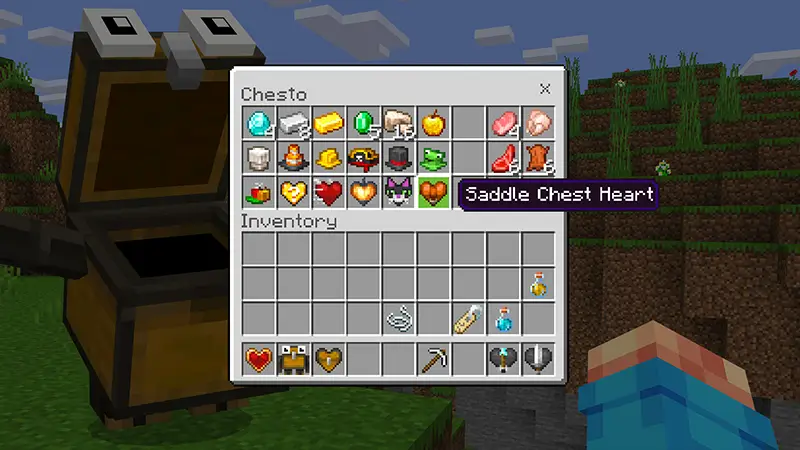This screenshot has height=450, width=800.
Task: Choose the Saddle Chest Heart slot
Action: 434,192
